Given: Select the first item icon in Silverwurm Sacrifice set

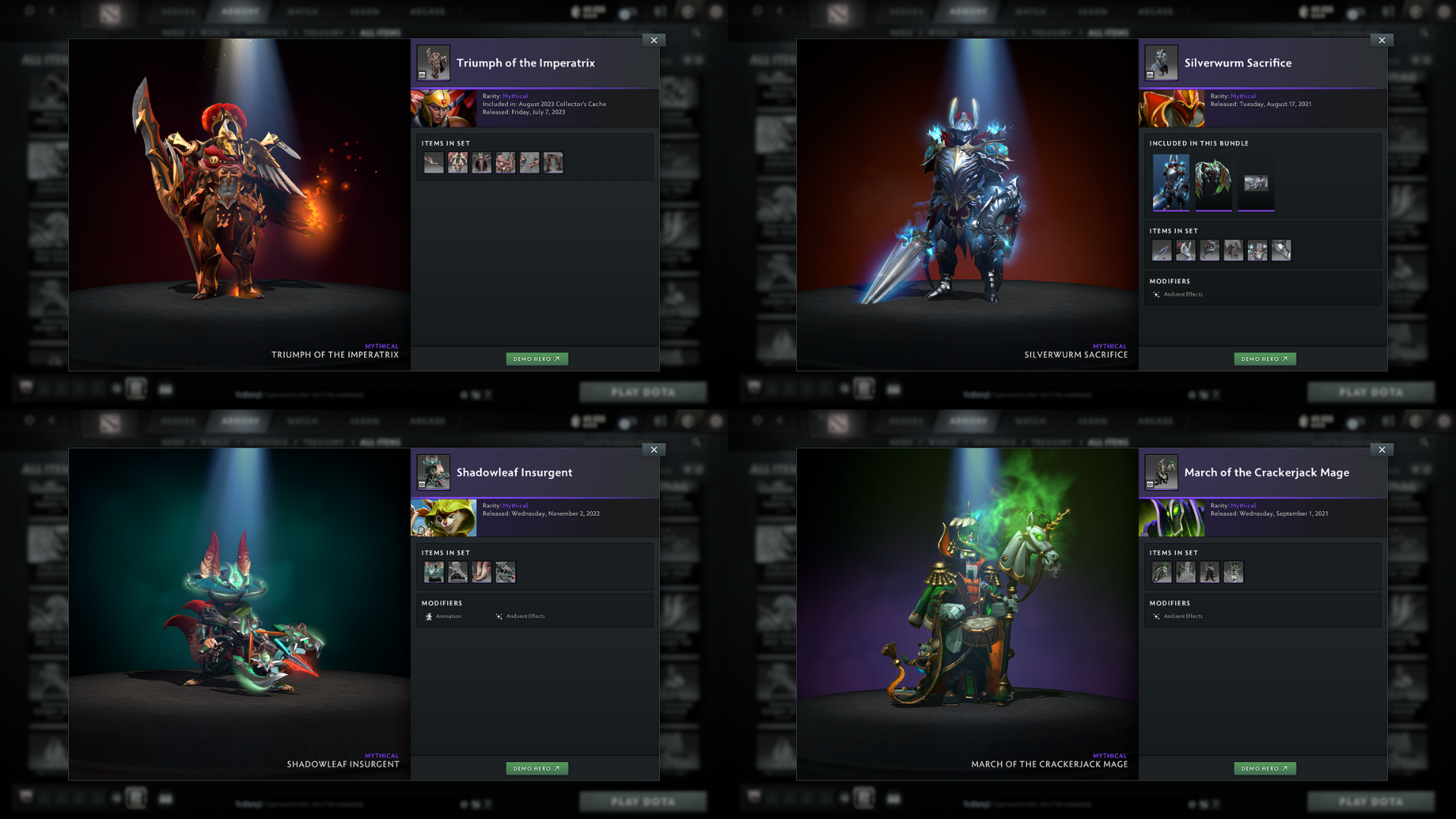Looking at the screenshot, I should coord(1161,250).
